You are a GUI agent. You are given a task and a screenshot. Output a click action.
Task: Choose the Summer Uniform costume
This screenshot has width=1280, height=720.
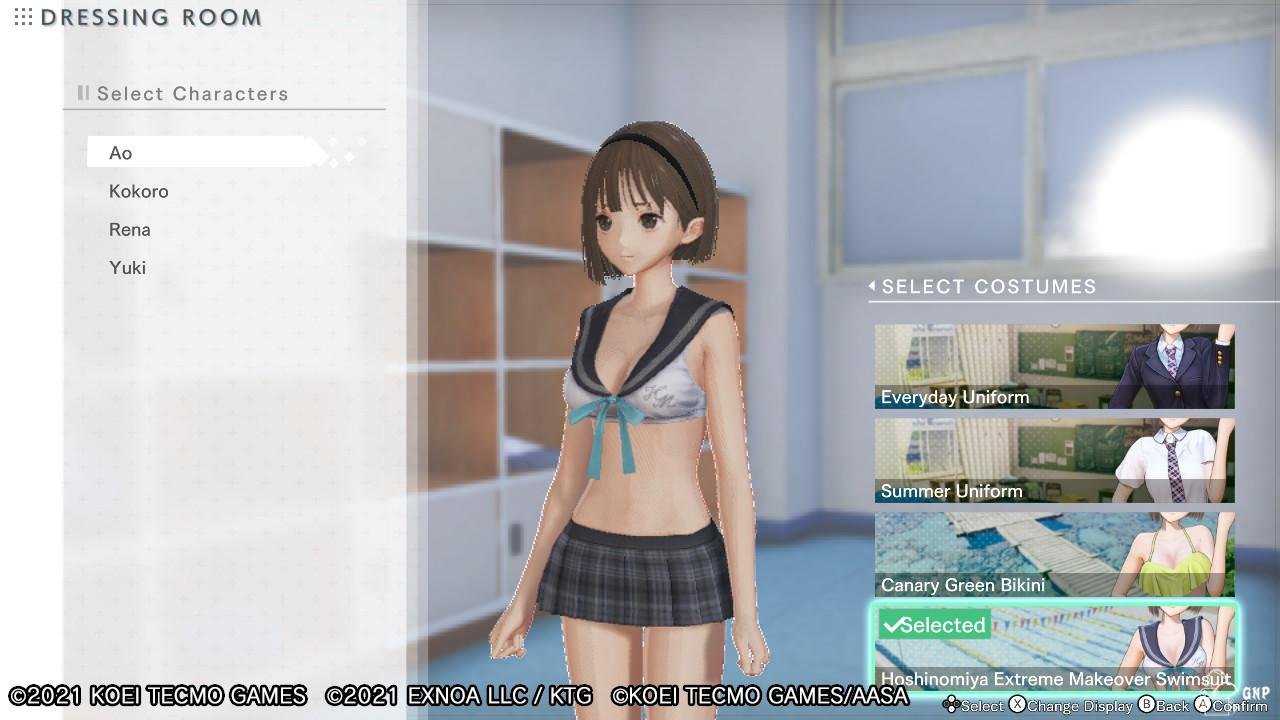(1054, 460)
